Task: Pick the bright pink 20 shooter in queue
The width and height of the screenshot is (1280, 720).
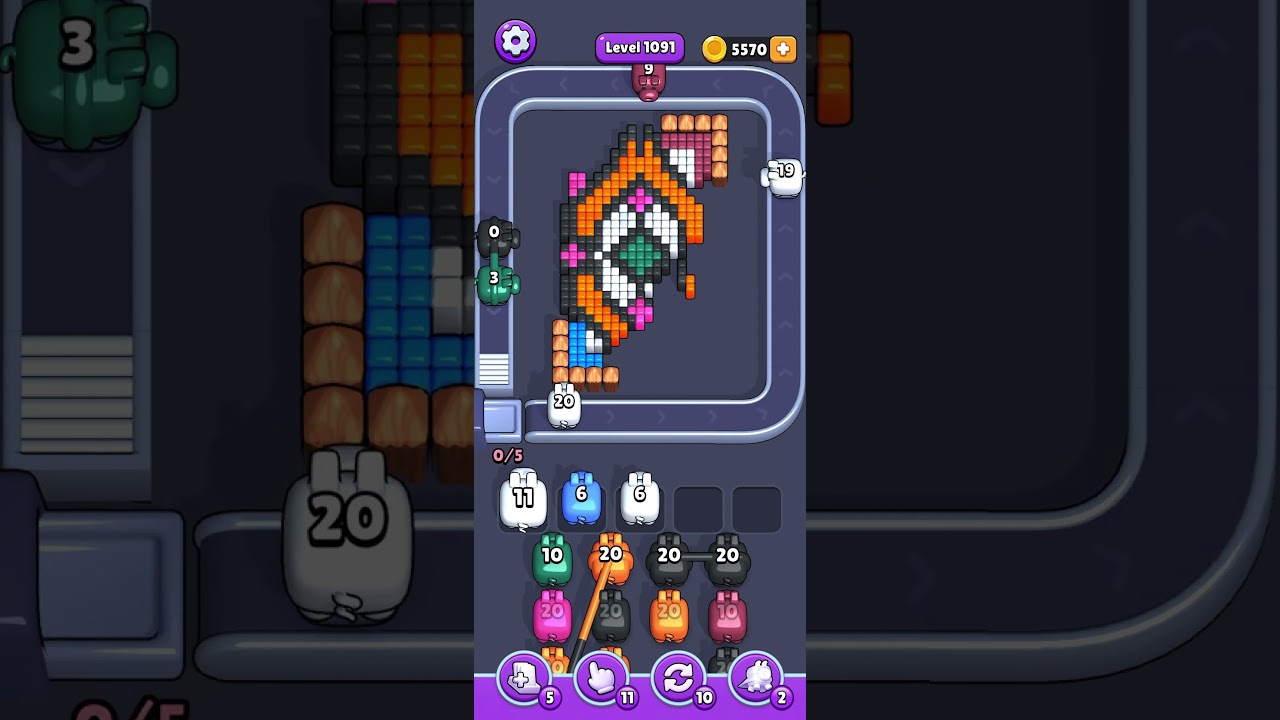Action: tap(552, 617)
